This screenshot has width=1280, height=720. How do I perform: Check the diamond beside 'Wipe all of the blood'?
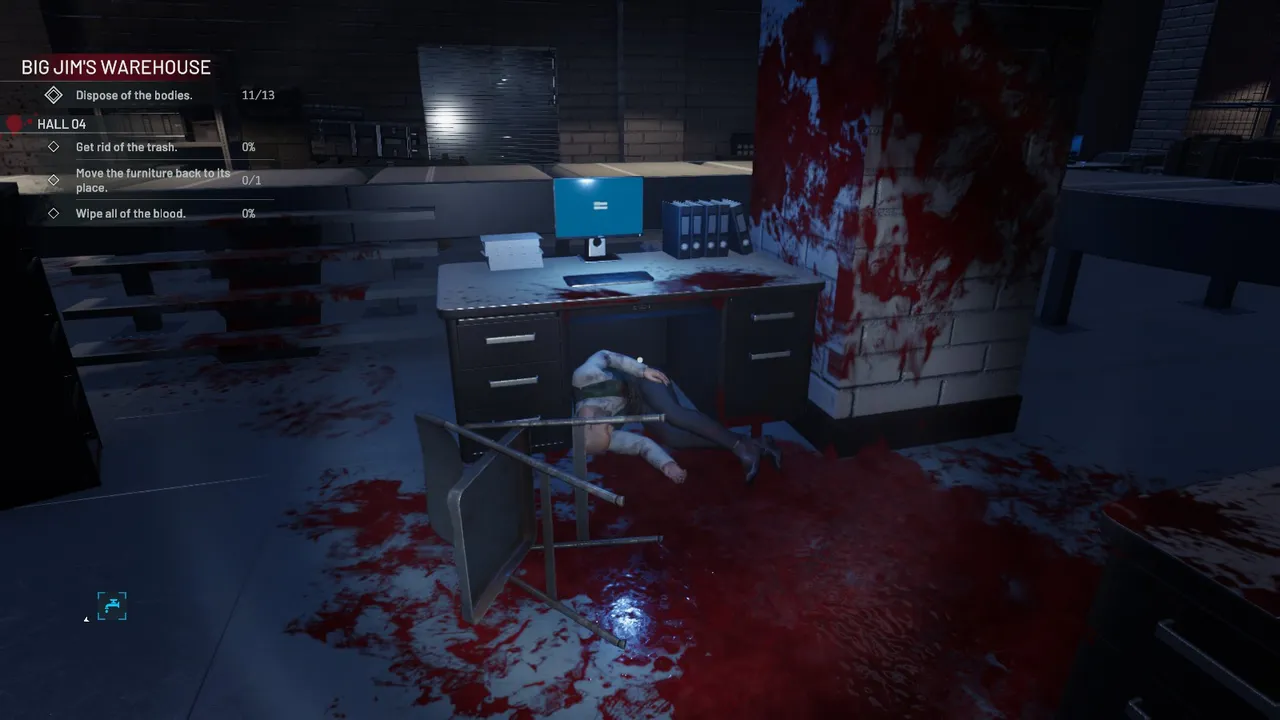54,213
